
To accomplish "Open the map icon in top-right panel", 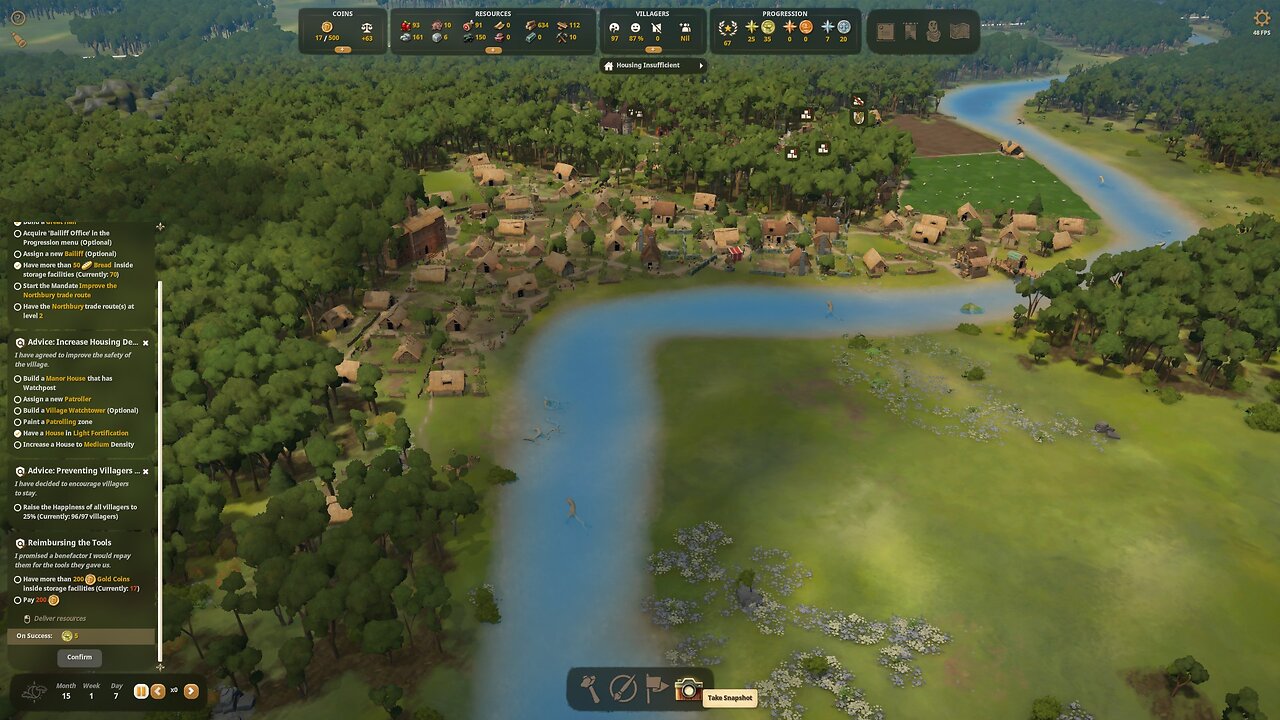I will click(959, 31).
